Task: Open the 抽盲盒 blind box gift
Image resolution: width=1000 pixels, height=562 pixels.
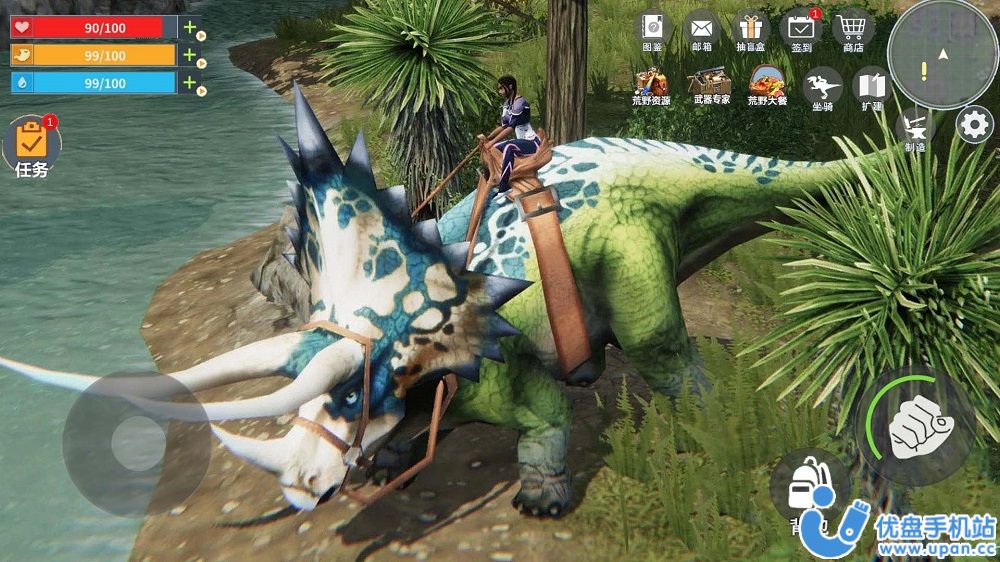Action: (x=751, y=28)
